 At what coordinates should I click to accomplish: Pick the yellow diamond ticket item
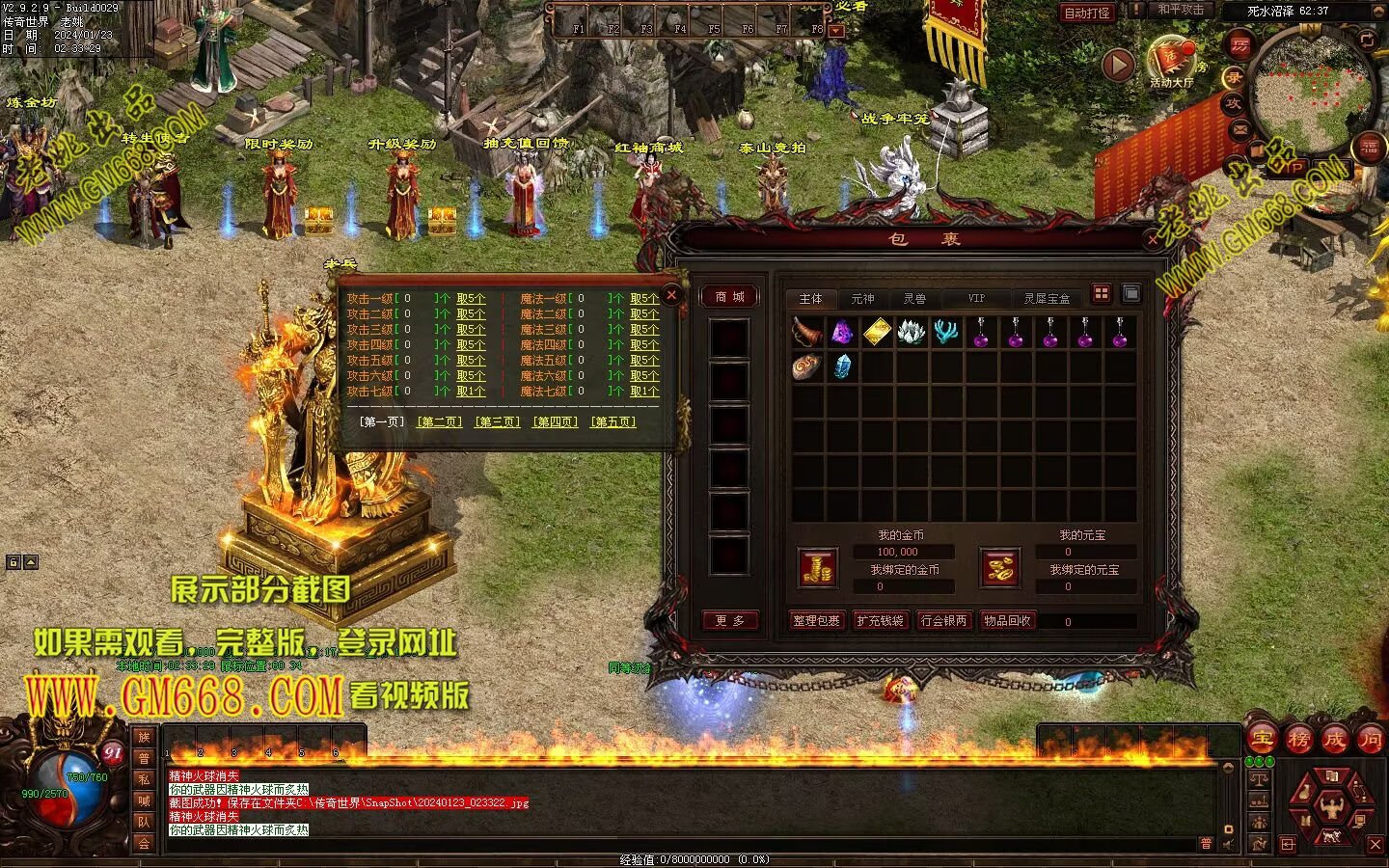[x=877, y=333]
